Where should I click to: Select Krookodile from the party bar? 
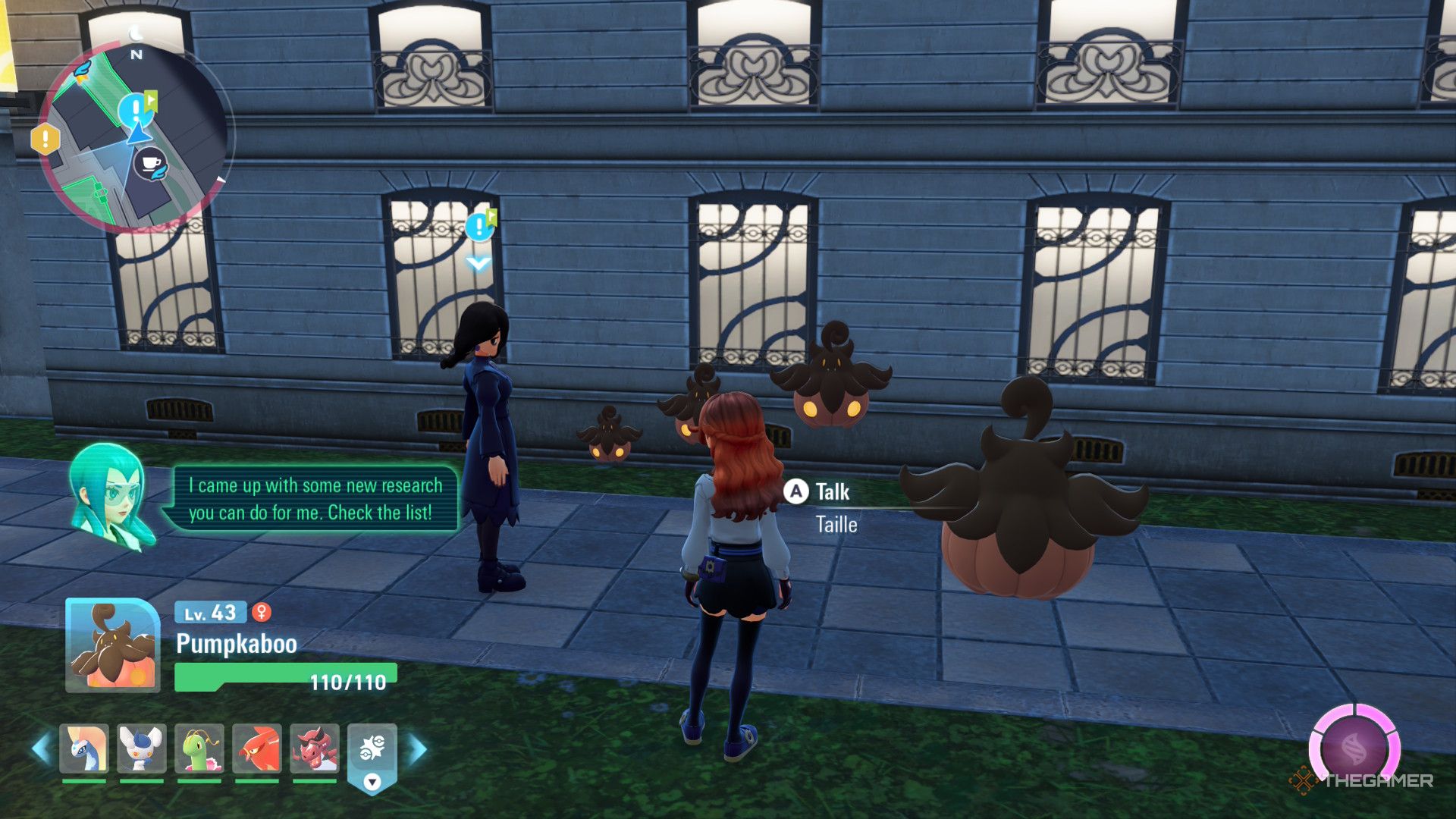coord(315,748)
